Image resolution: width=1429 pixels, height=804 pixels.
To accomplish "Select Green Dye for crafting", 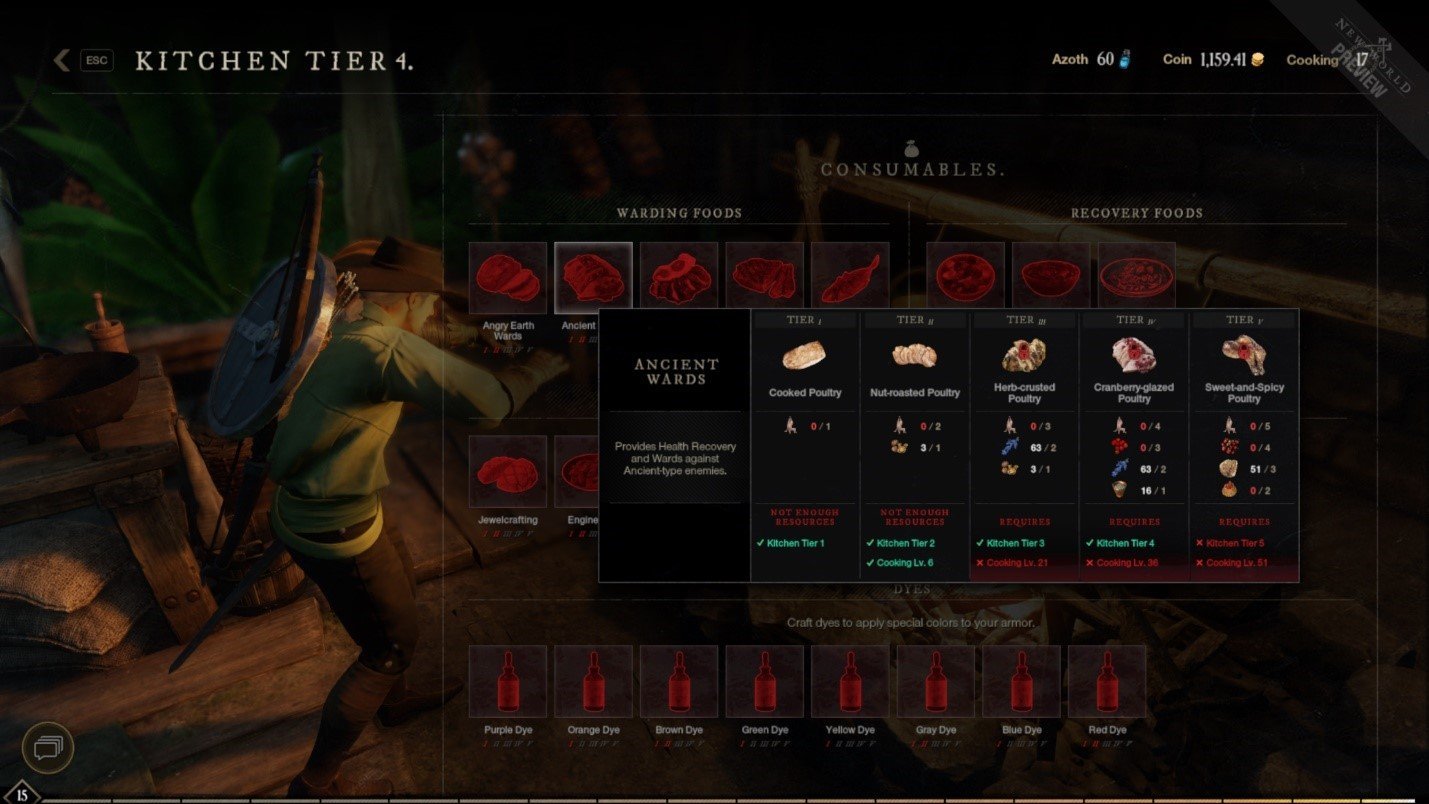I will [764, 682].
